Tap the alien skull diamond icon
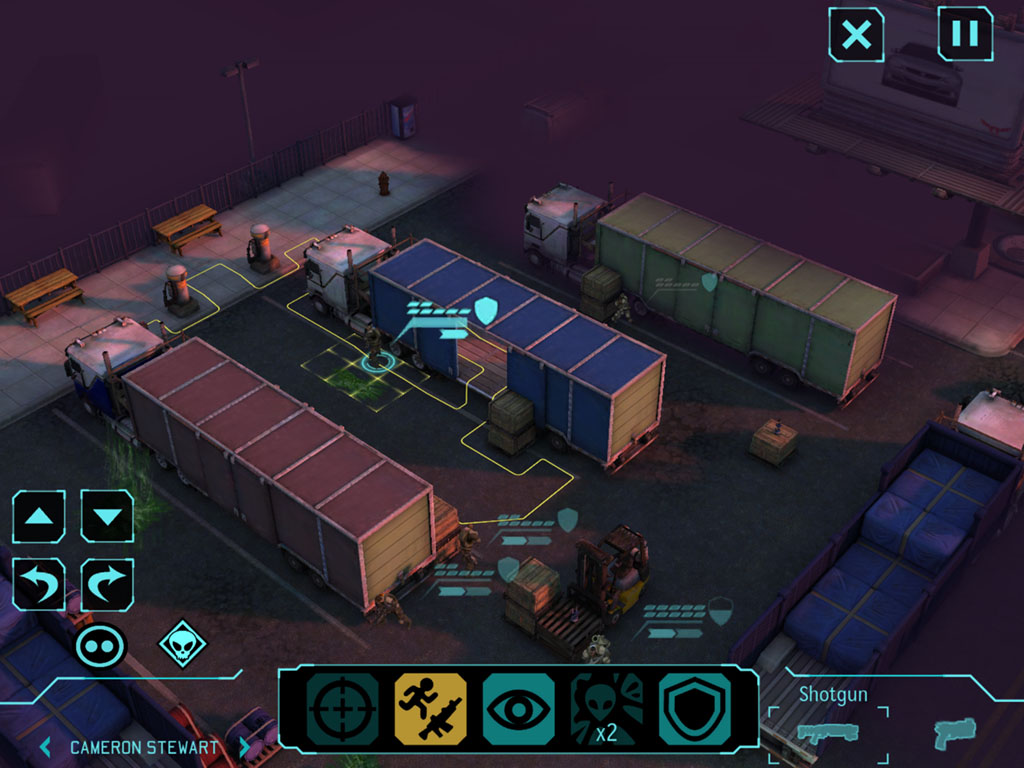The width and height of the screenshot is (1024, 768). pos(182,645)
